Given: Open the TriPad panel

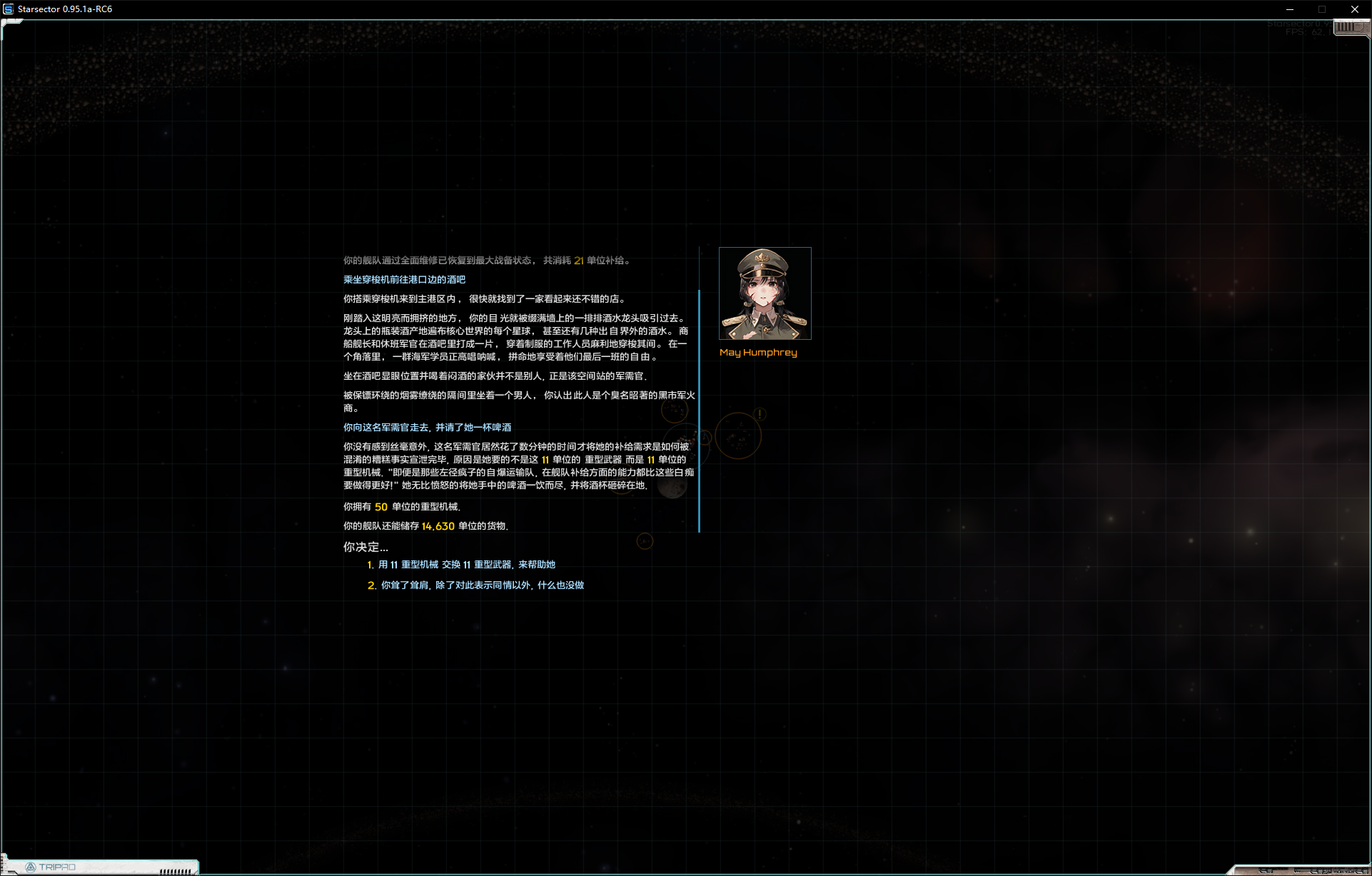Looking at the screenshot, I should [57, 867].
